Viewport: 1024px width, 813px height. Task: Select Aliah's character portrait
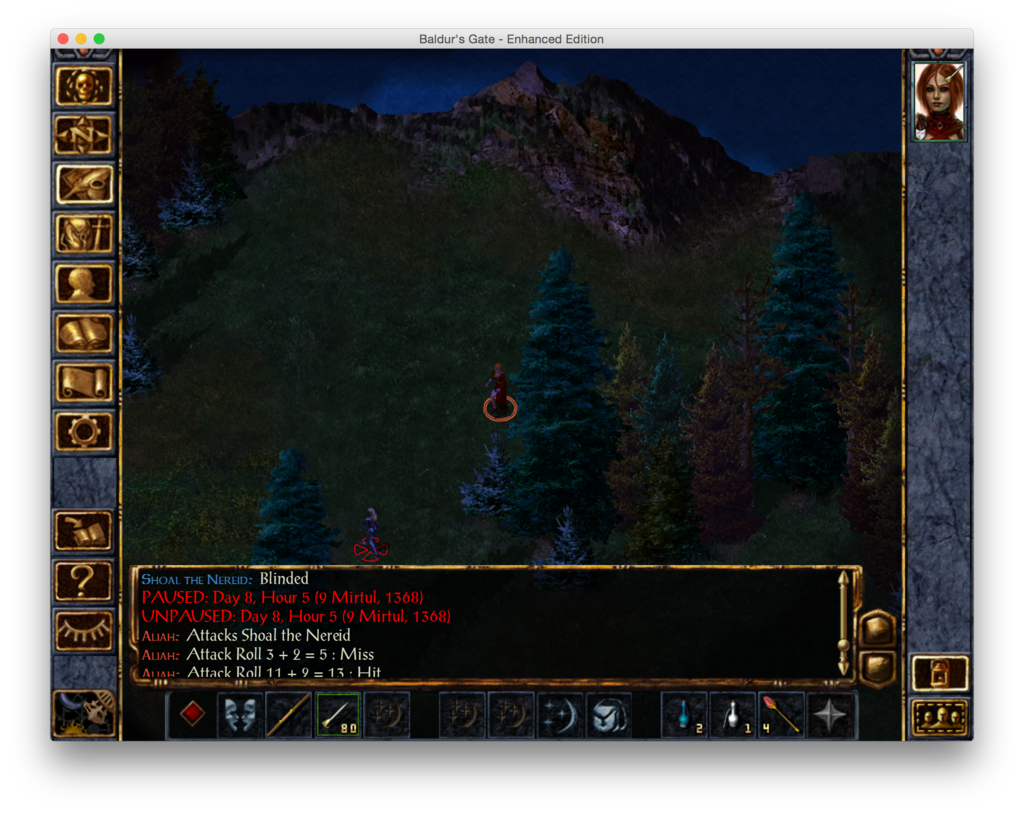coord(939,102)
